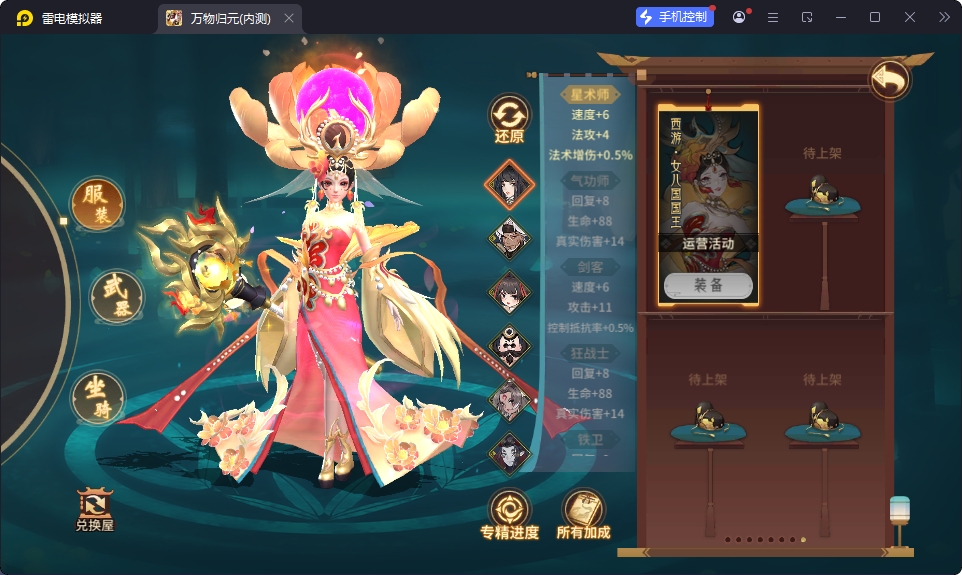
Task: Go back with the return arrow
Action: pyautogui.click(x=889, y=80)
